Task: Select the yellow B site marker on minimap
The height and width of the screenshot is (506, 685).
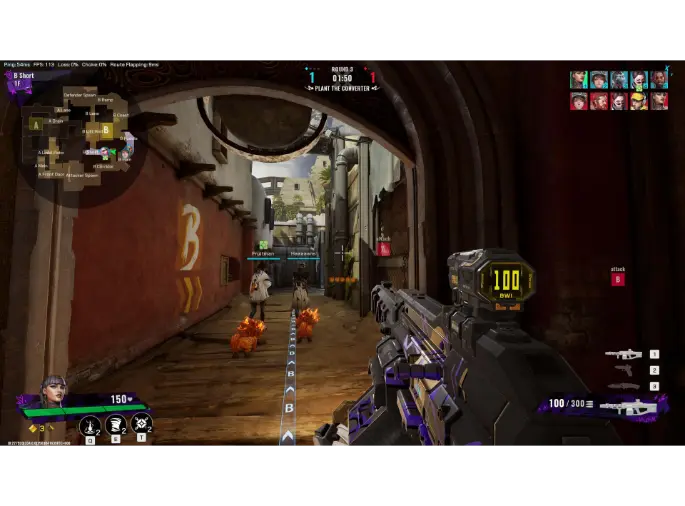Action: [106, 130]
